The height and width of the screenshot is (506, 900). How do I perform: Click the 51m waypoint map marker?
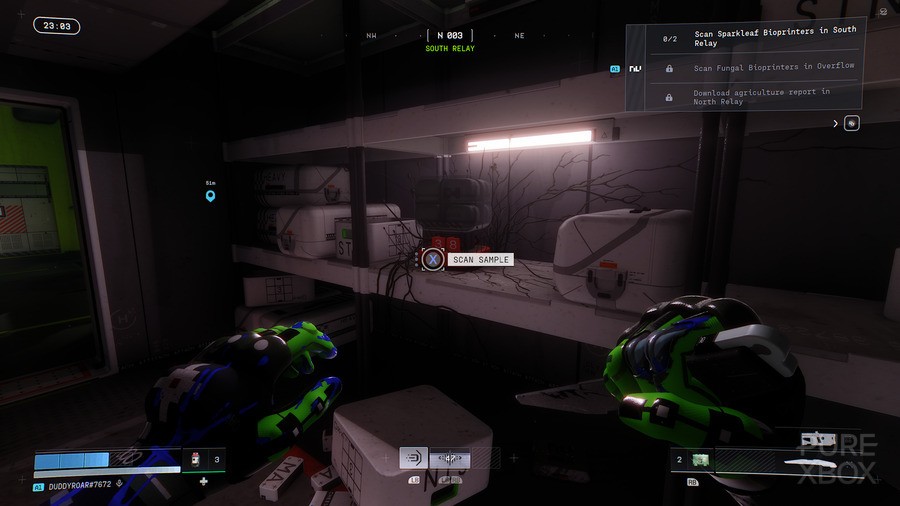(210, 196)
